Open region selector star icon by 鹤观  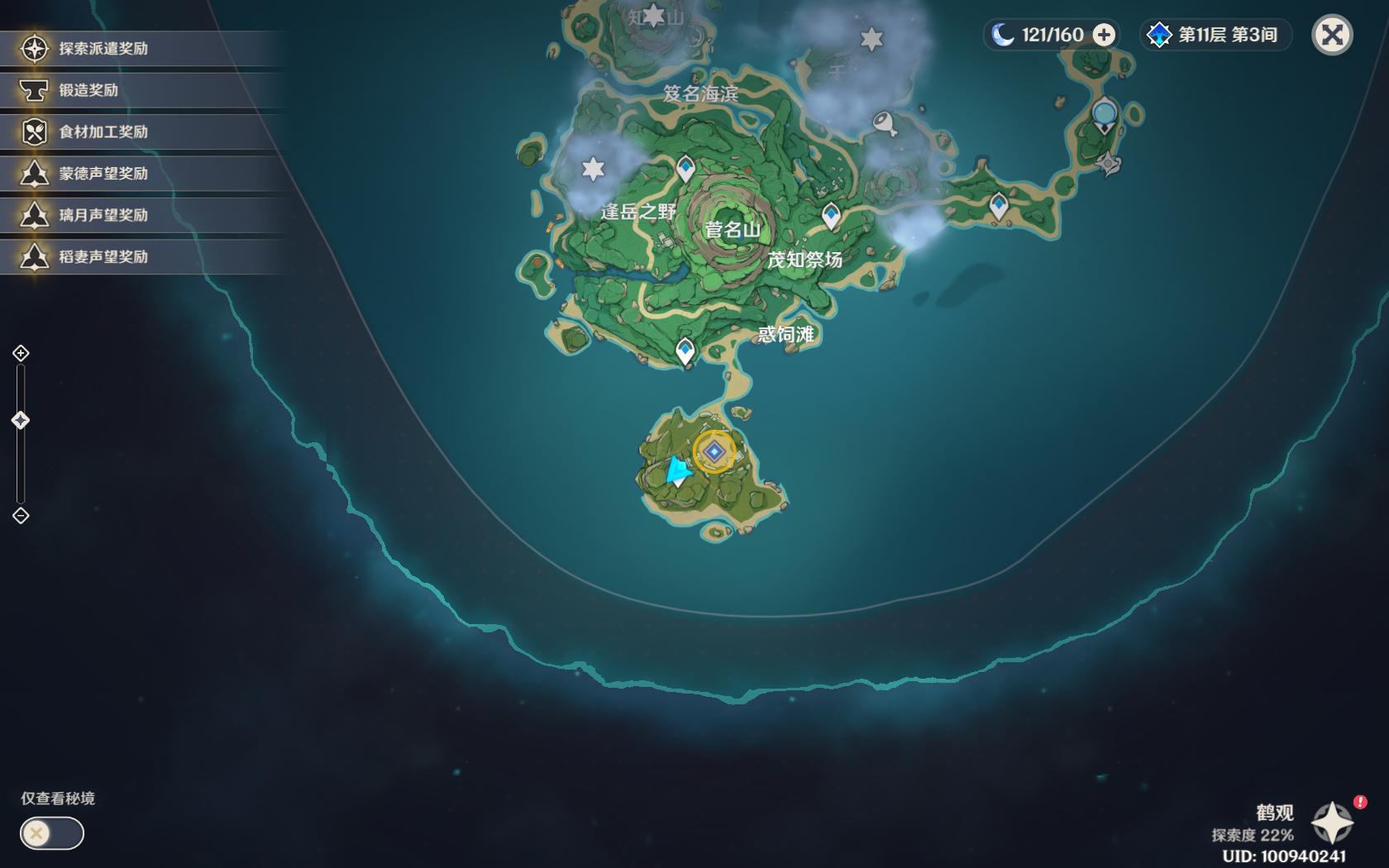1332,823
